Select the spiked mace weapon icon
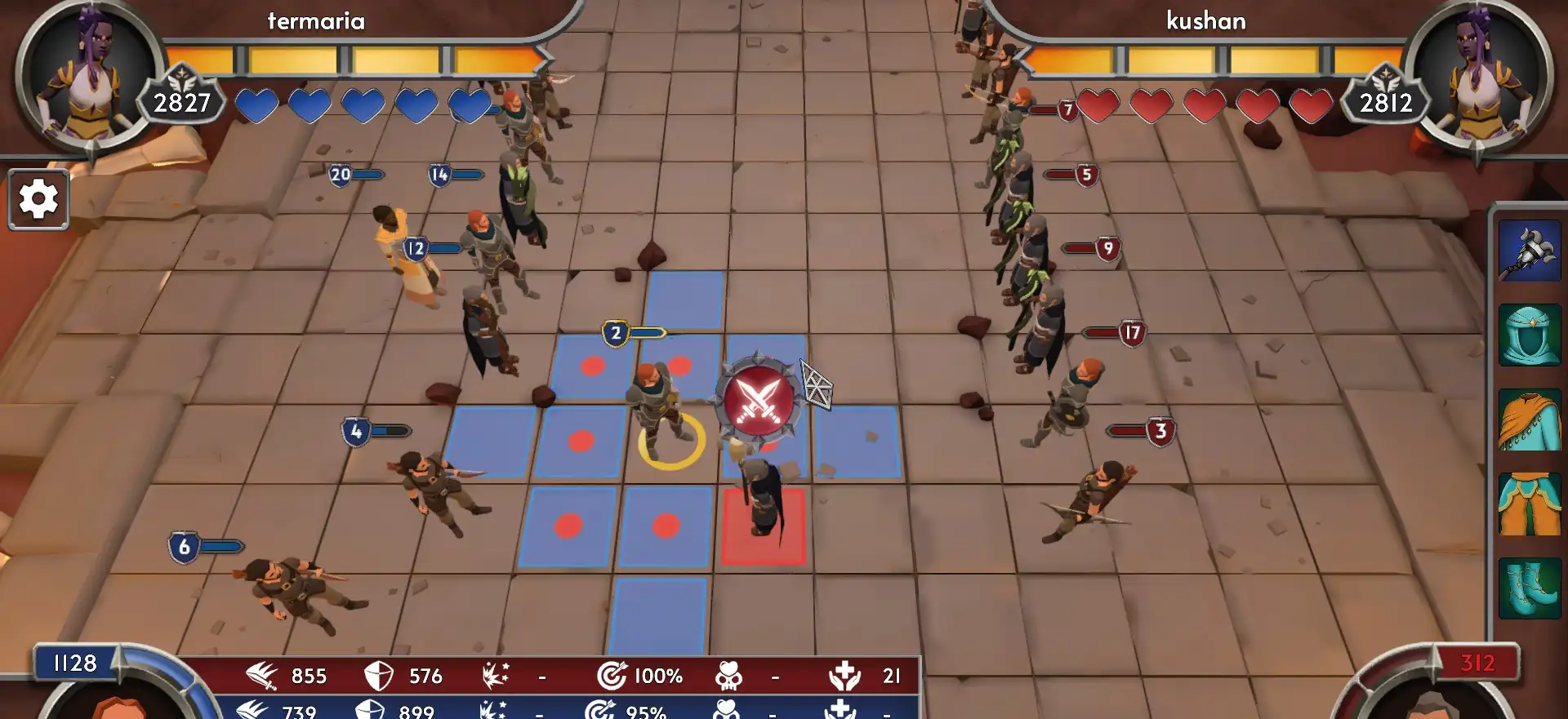This screenshot has width=1568, height=719. click(x=1529, y=251)
